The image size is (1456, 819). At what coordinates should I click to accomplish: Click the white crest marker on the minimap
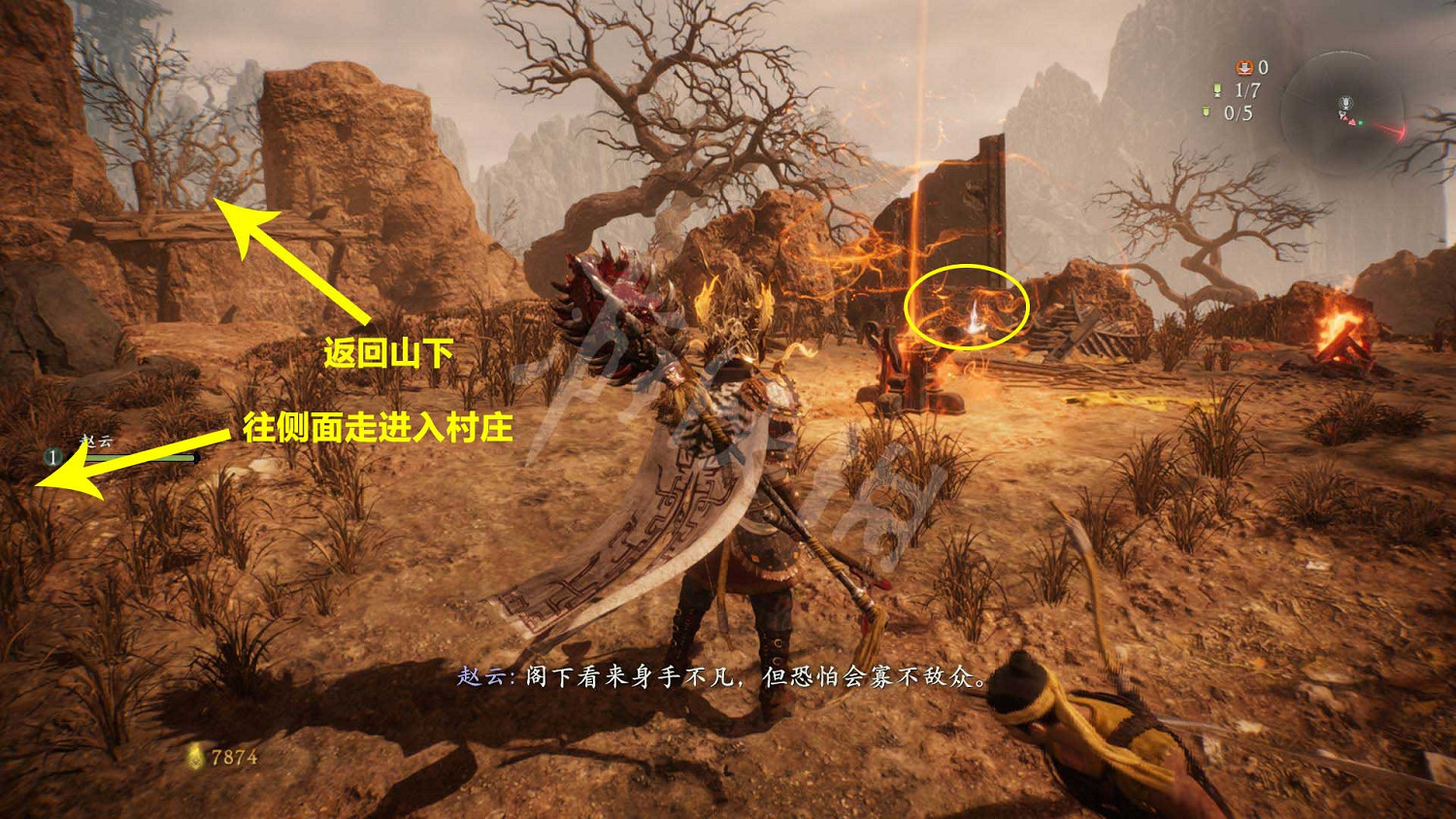coord(1345,103)
